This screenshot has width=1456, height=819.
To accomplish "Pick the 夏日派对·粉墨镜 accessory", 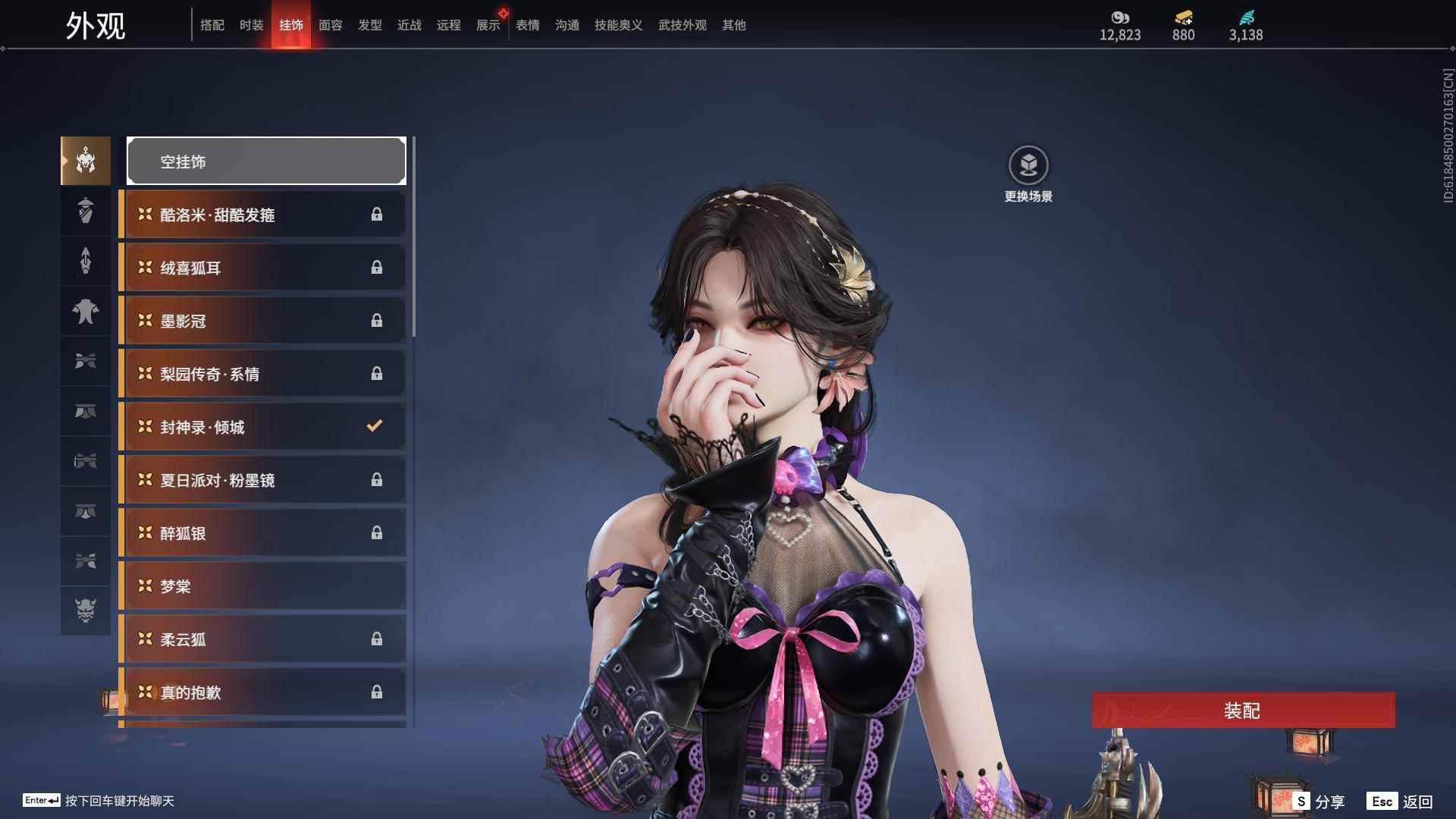I will 262,480.
